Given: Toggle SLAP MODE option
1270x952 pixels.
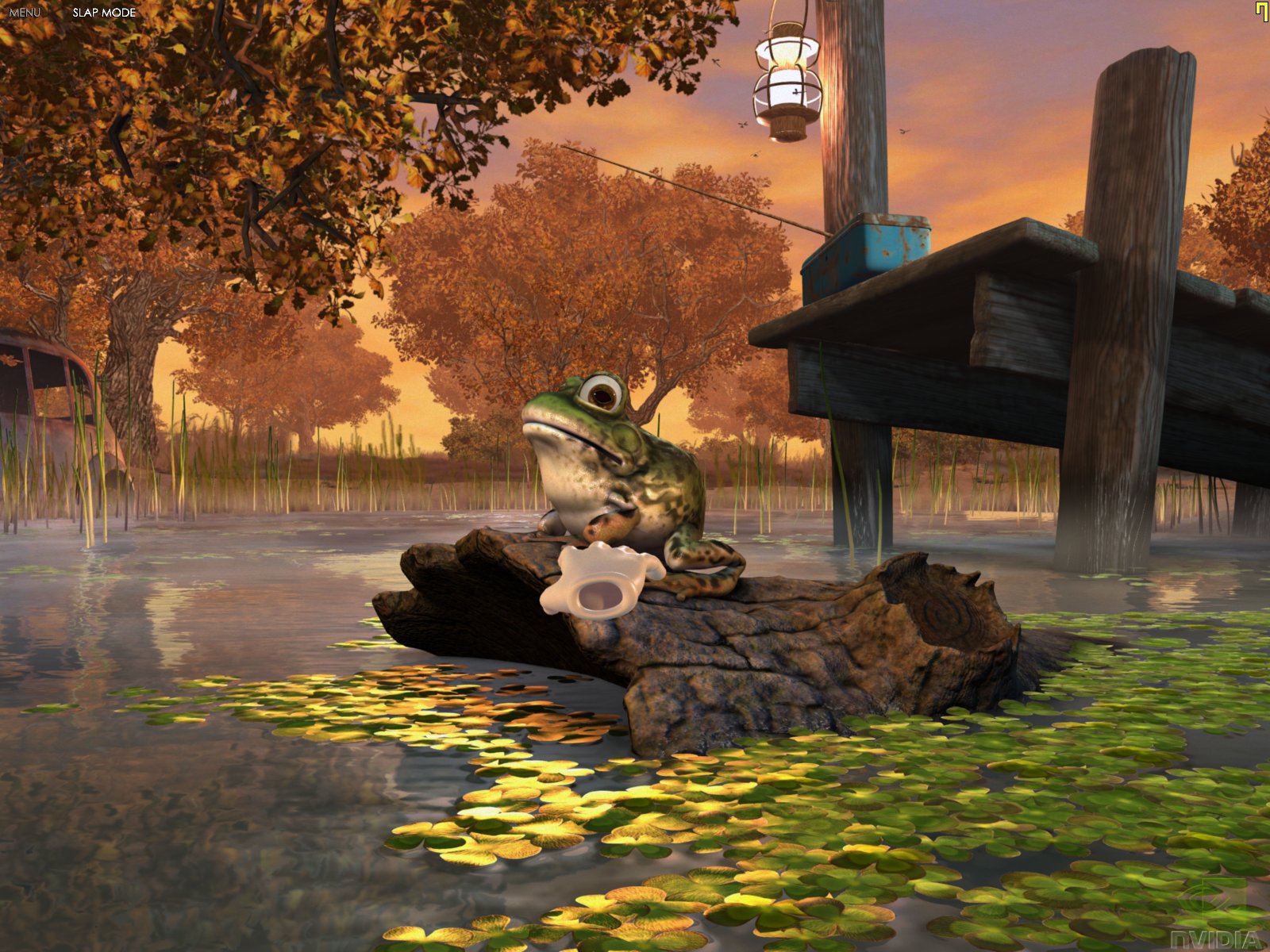Looking at the screenshot, I should tap(104, 13).
